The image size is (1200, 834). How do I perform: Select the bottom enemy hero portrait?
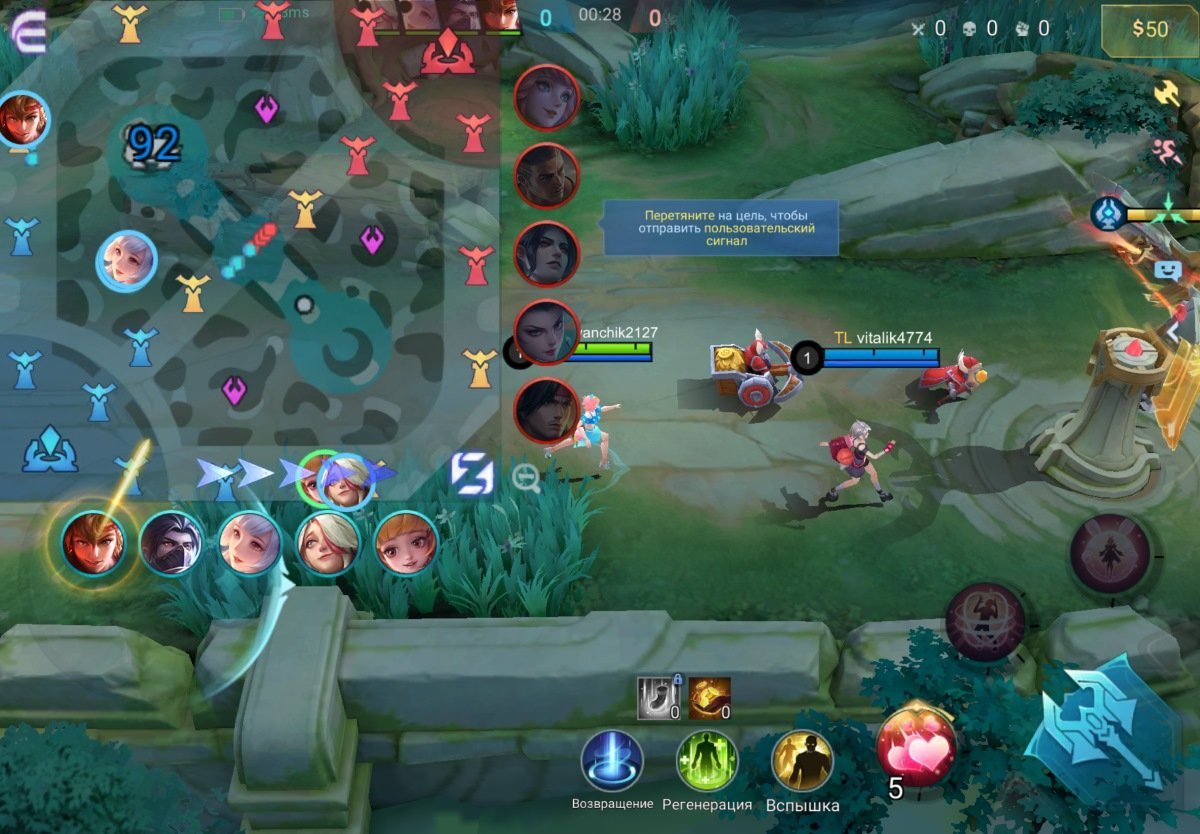click(547, 410)
